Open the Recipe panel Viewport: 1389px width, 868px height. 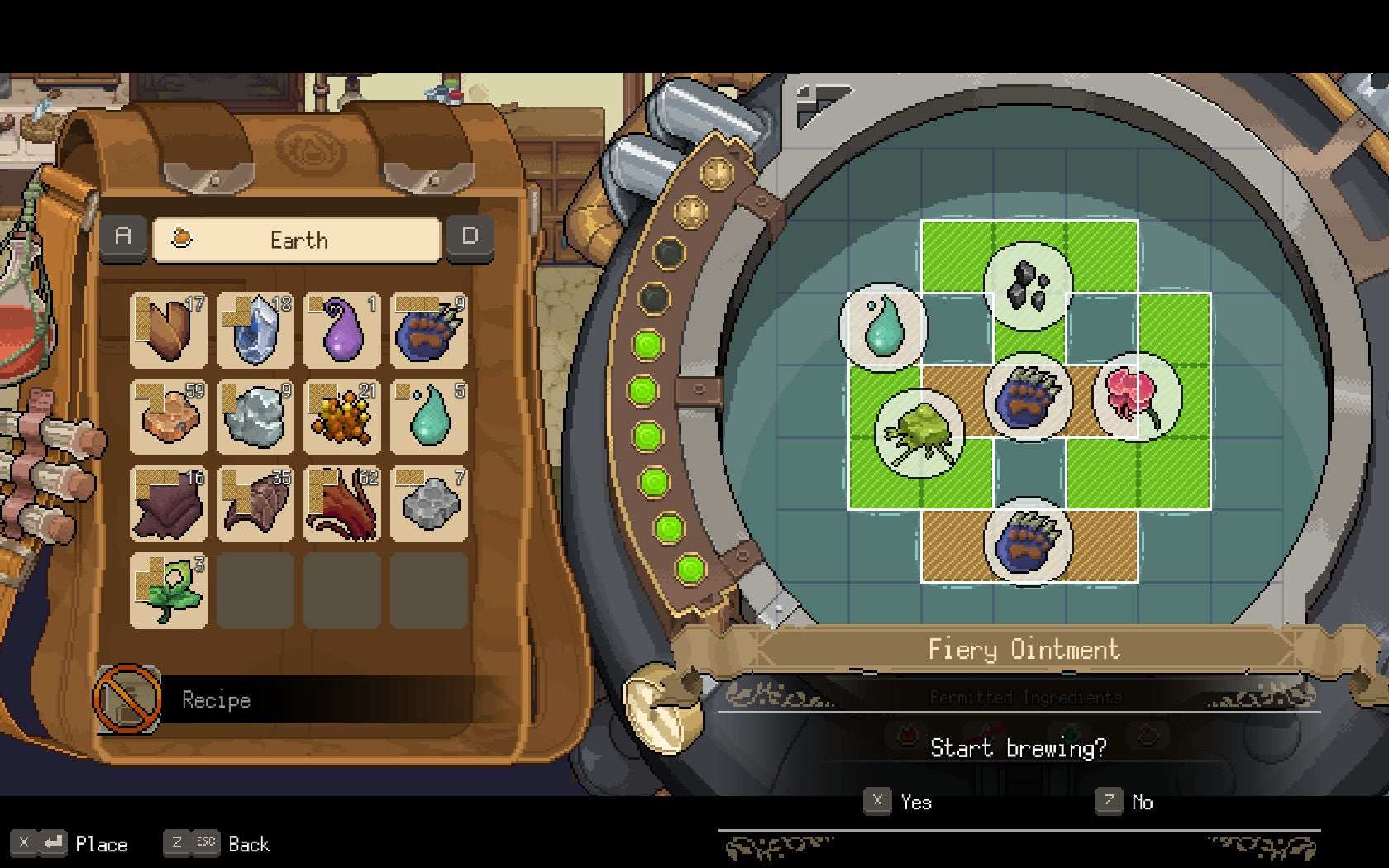215,699
